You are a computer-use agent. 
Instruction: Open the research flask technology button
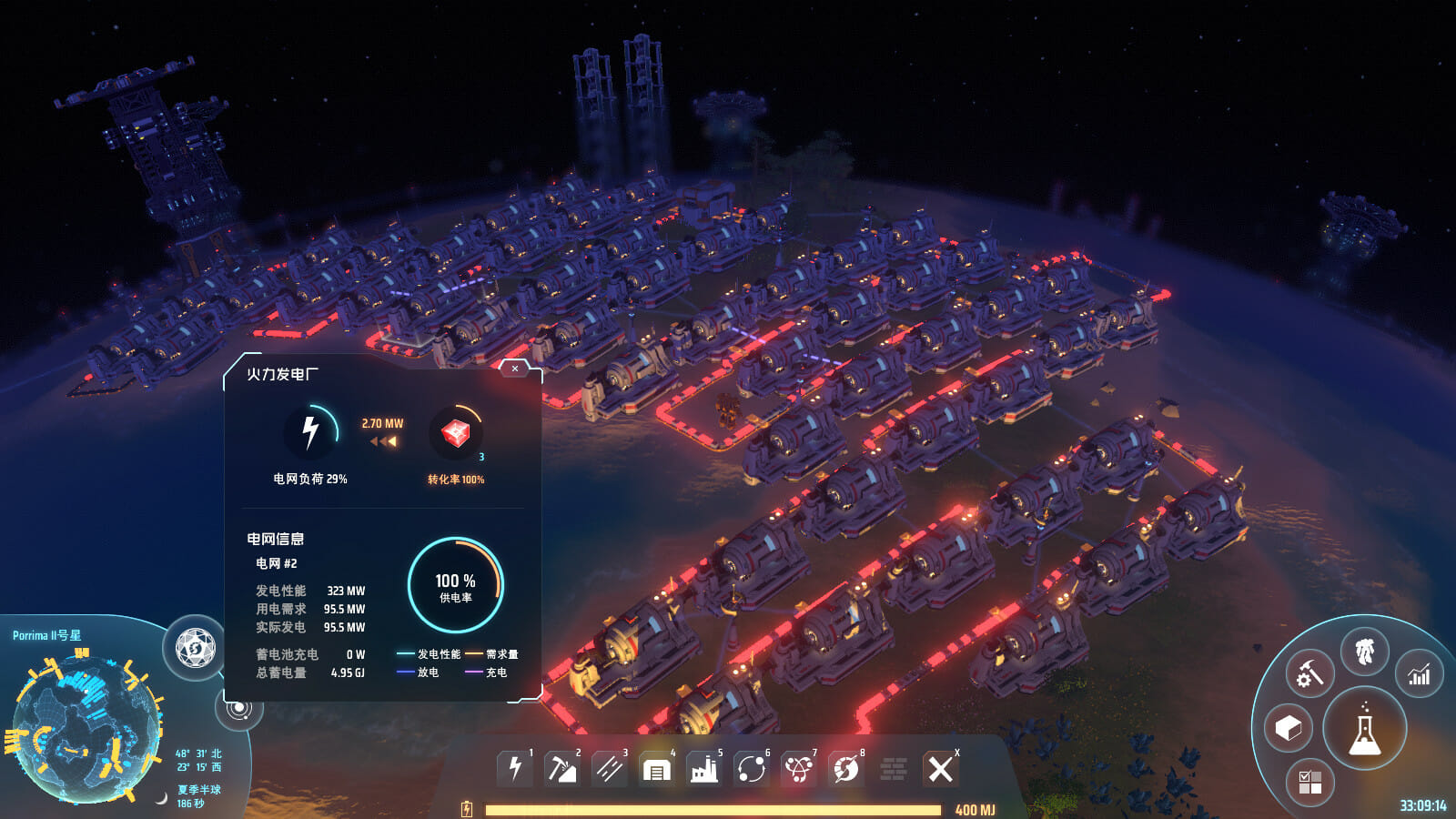[1364, 729]
